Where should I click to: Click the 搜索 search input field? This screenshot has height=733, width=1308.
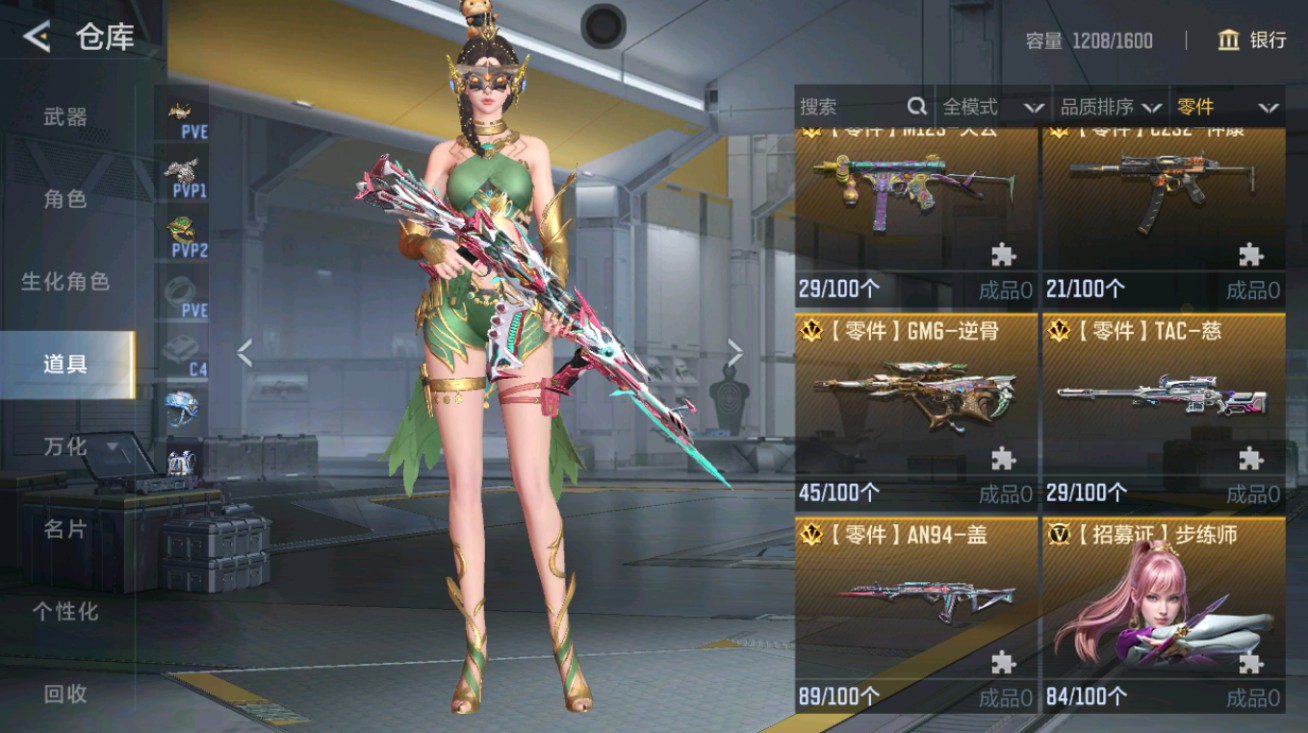(x=855, y=105)
